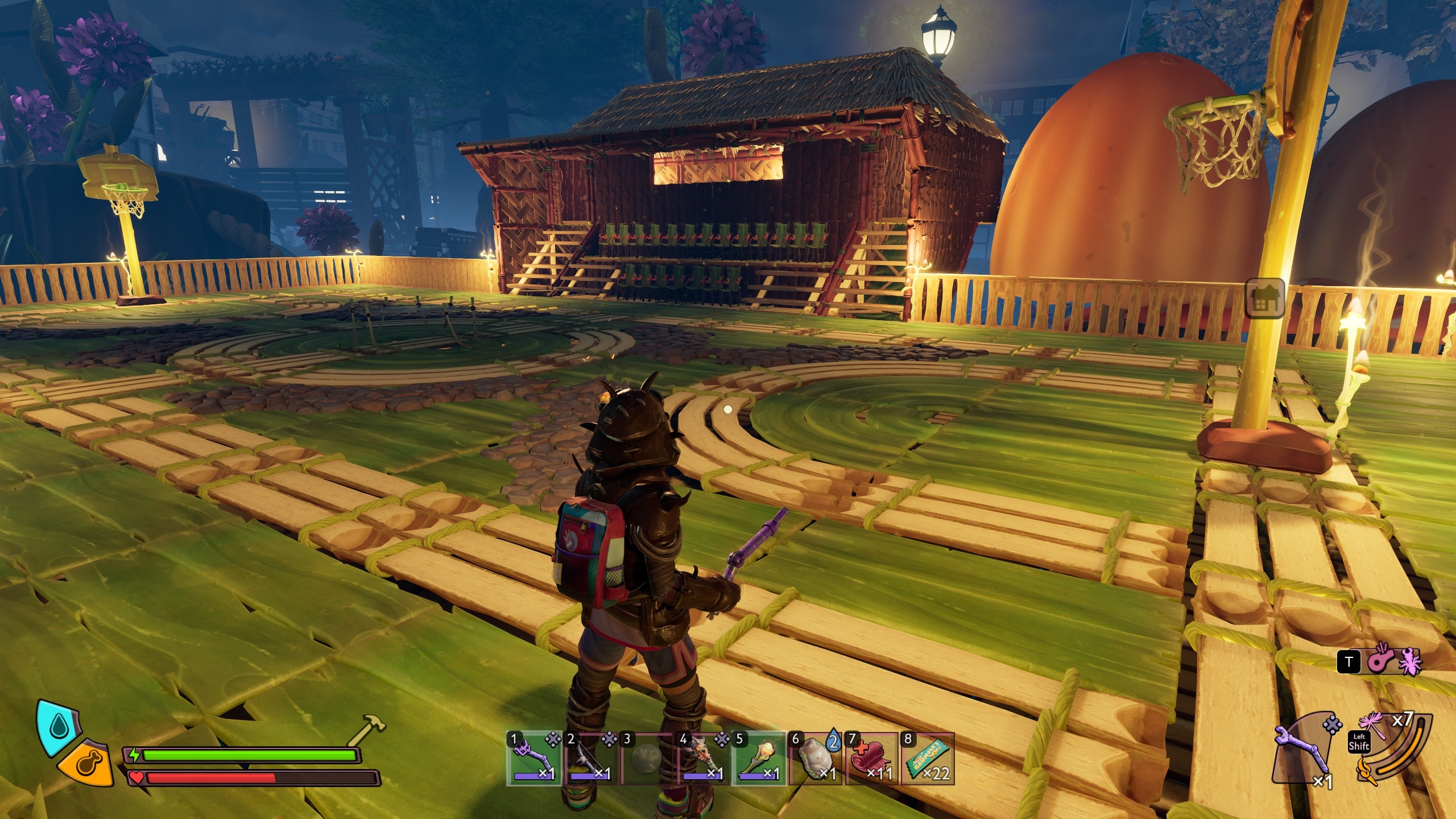Use the canteen in hotbar slot 6
This screenshot has height=819, width=1456.
click(815, 759)
